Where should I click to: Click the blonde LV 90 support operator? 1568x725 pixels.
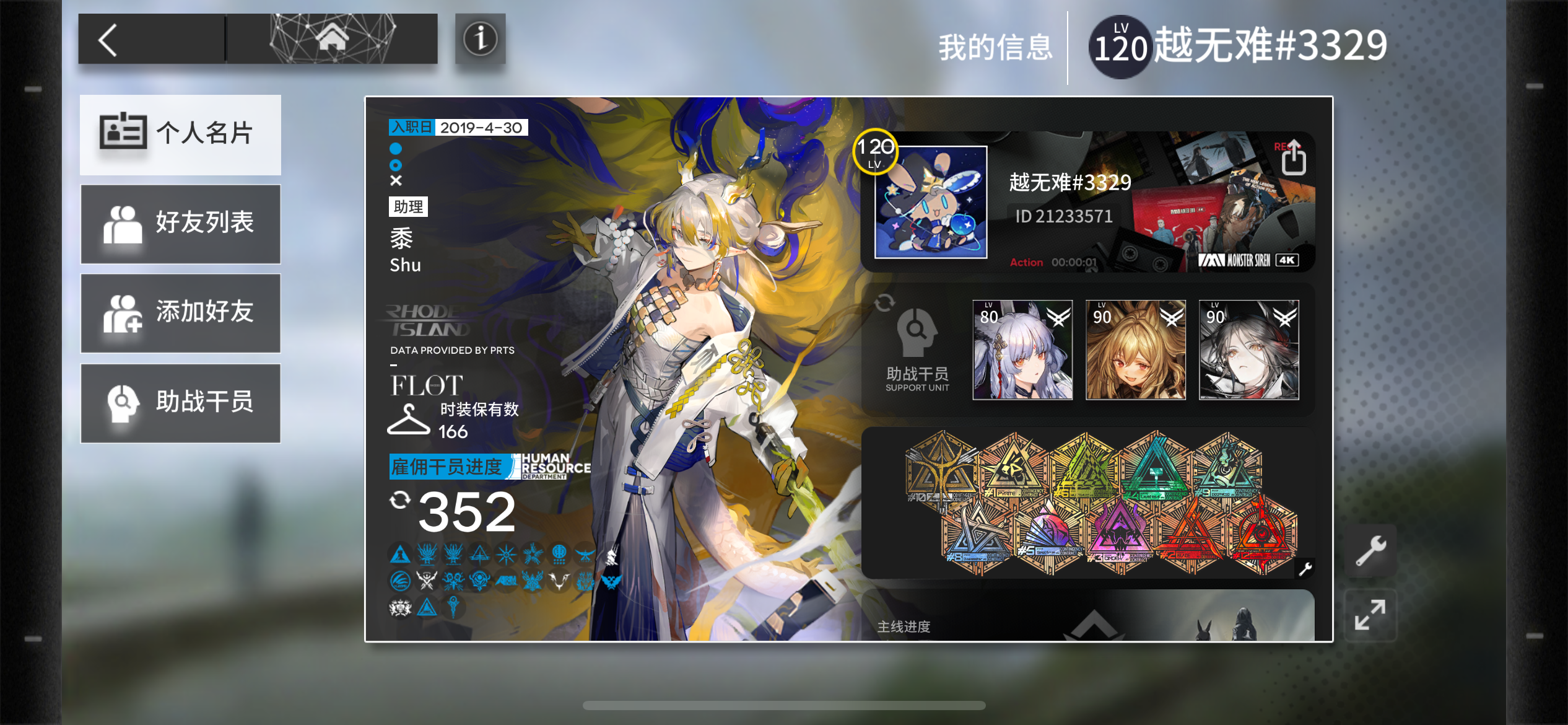[1136, 351]
